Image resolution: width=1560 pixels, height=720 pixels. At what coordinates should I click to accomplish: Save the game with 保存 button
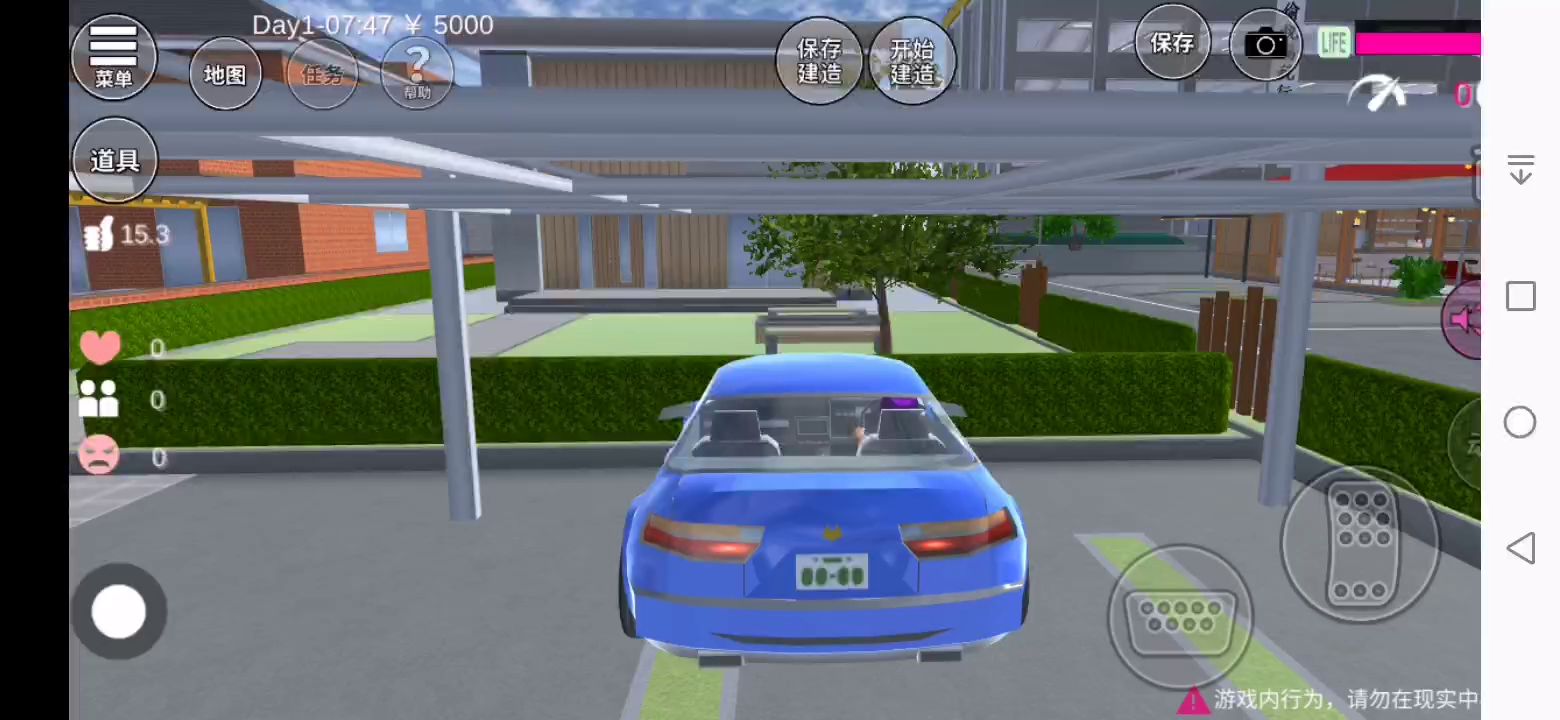(x=1172, y=43)
